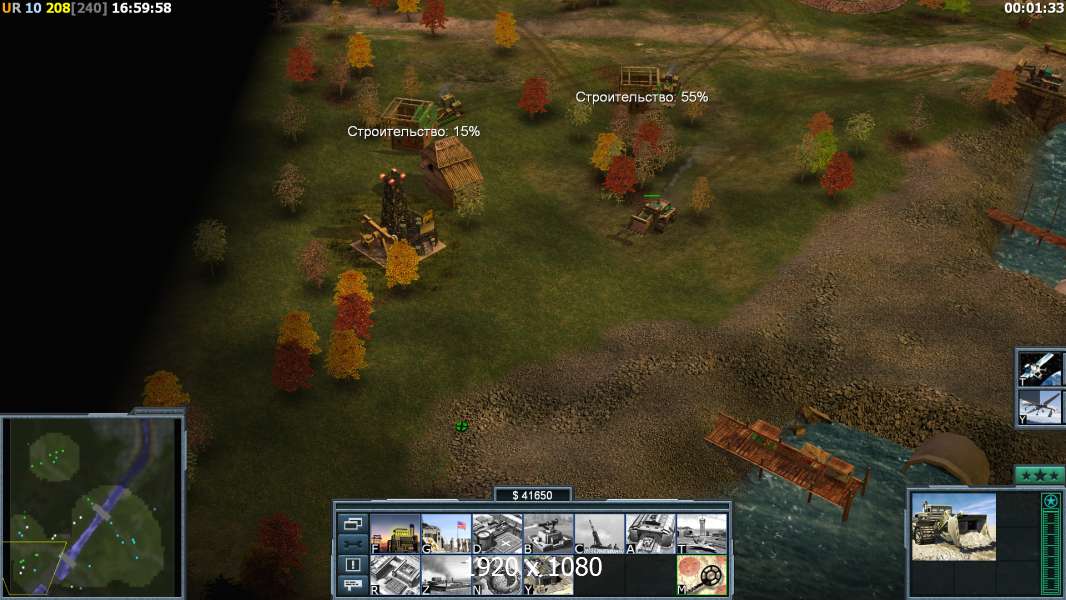
Task: Choose the barracks build icon with flag
Action: click(446, 533)
